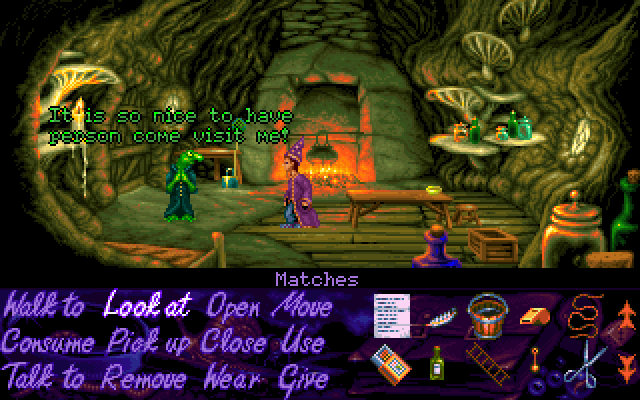This screenshot has height=400, width=640.
Task: Click the green bottle inventory item
Action: point(436,366)
